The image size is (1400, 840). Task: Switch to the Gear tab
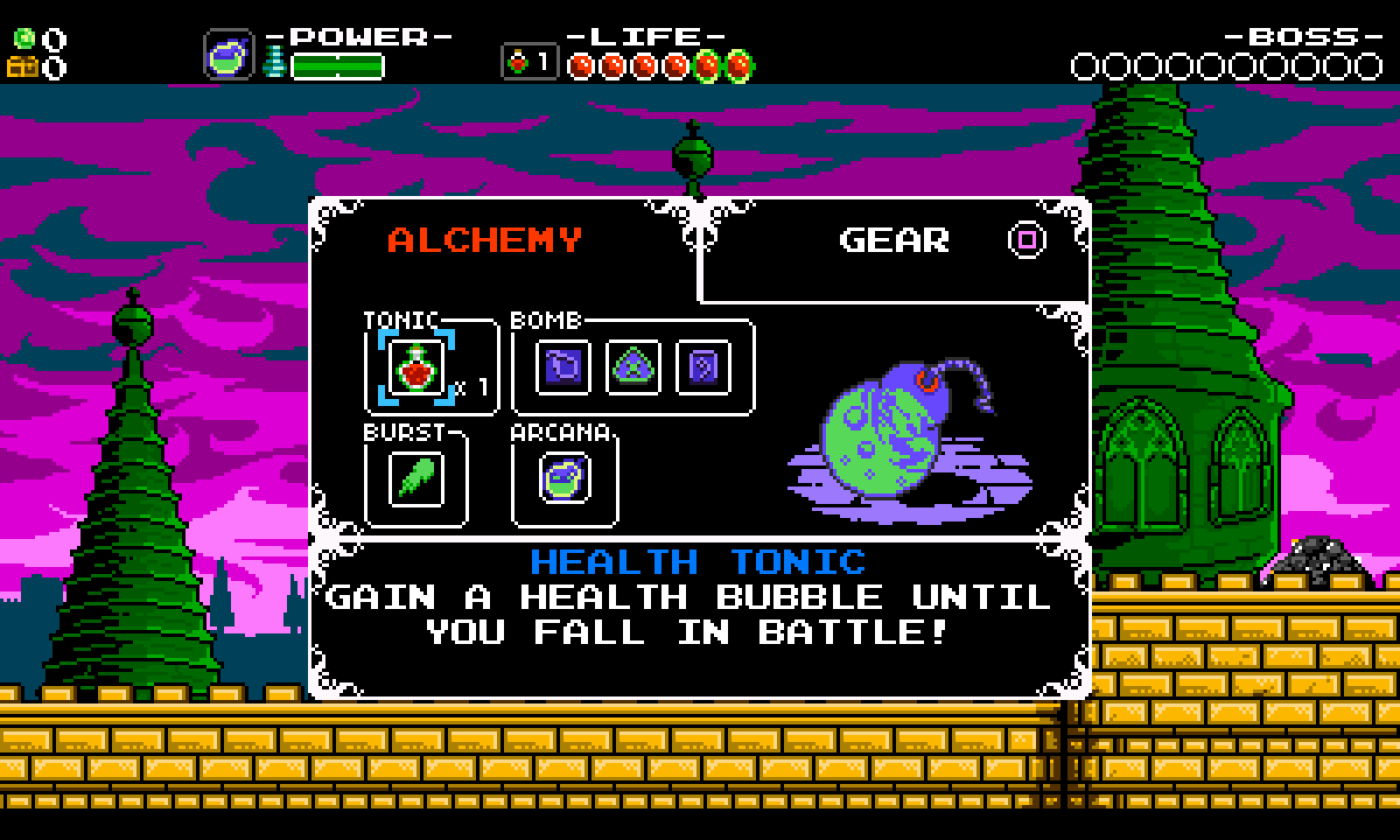click(x=893, y=241)
